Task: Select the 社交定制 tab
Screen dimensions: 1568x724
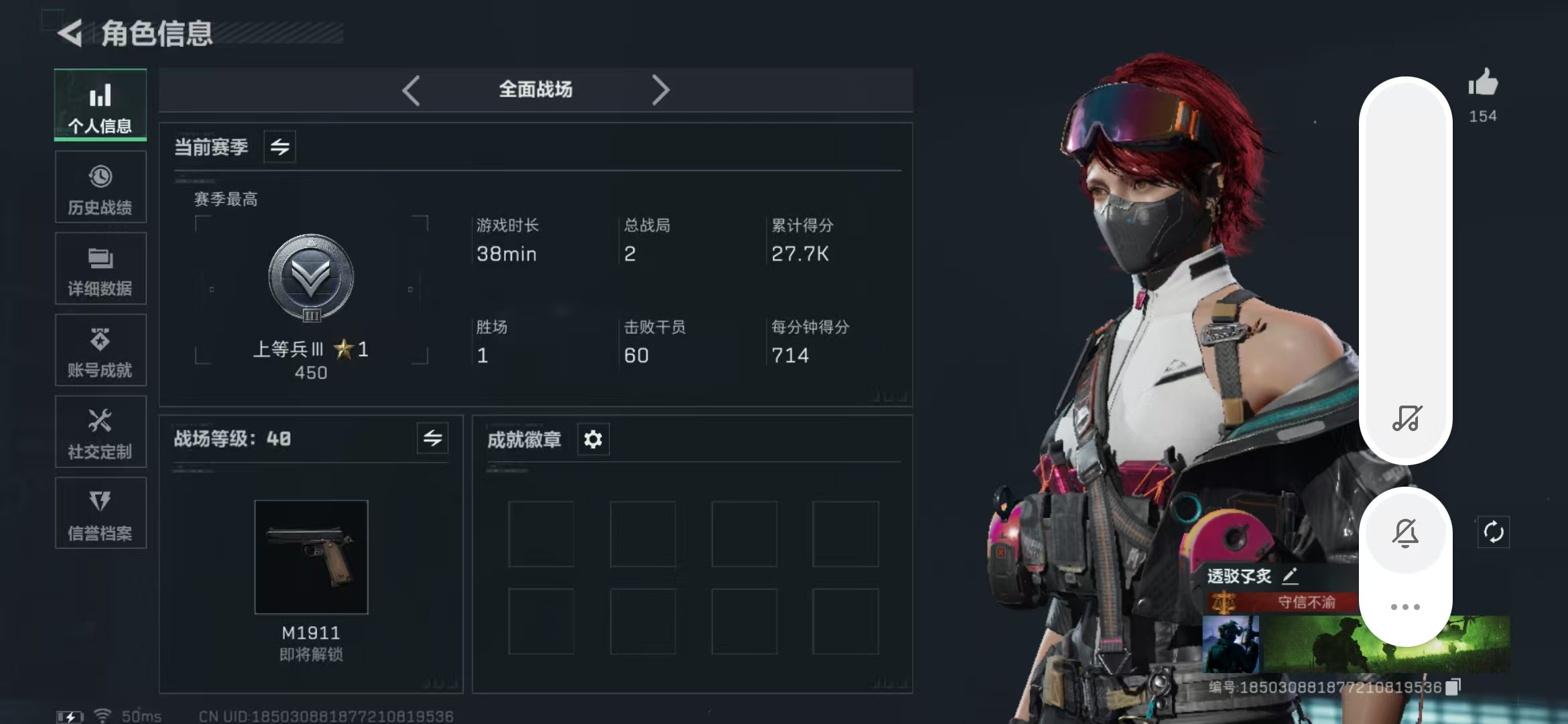Action: (x=101, y=432)
